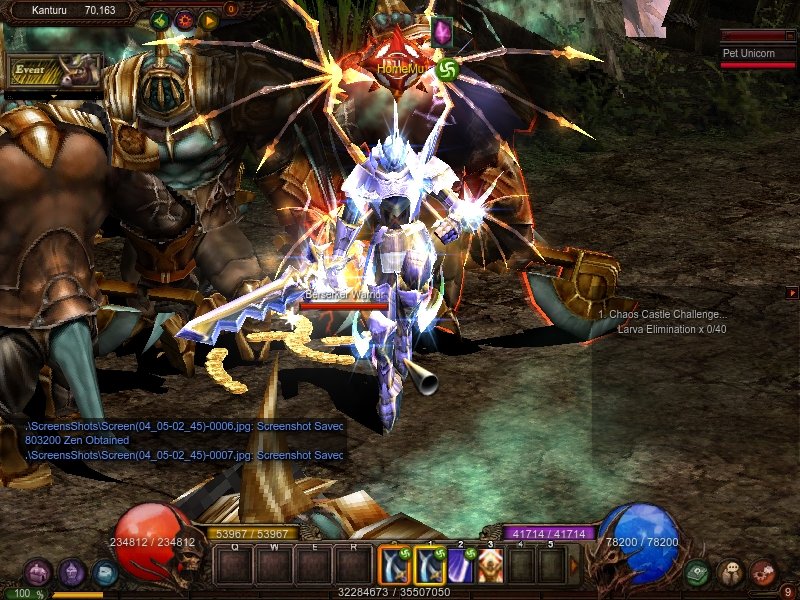This screenshot has height=600, width=800.
Task: Use the item in hotbar slot 3
Action: point(490,566)
